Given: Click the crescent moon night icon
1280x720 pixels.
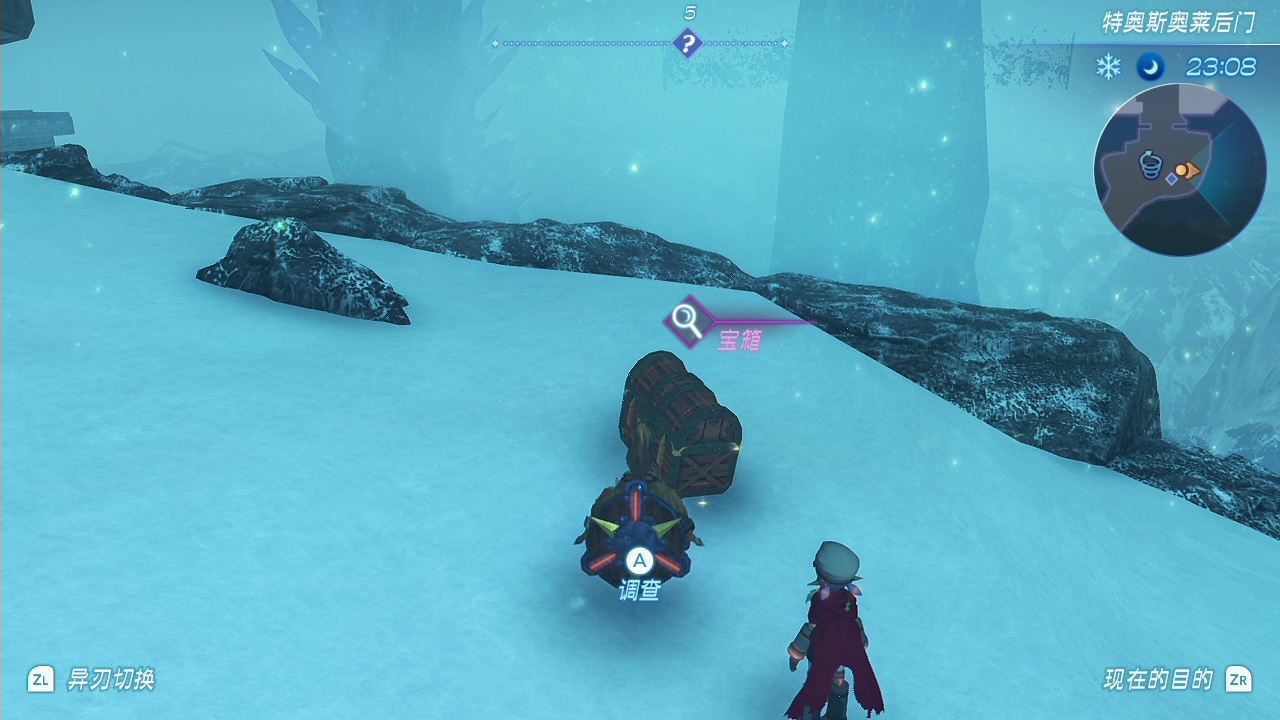Looking at the screenshot, I should tap(1150, 67).
